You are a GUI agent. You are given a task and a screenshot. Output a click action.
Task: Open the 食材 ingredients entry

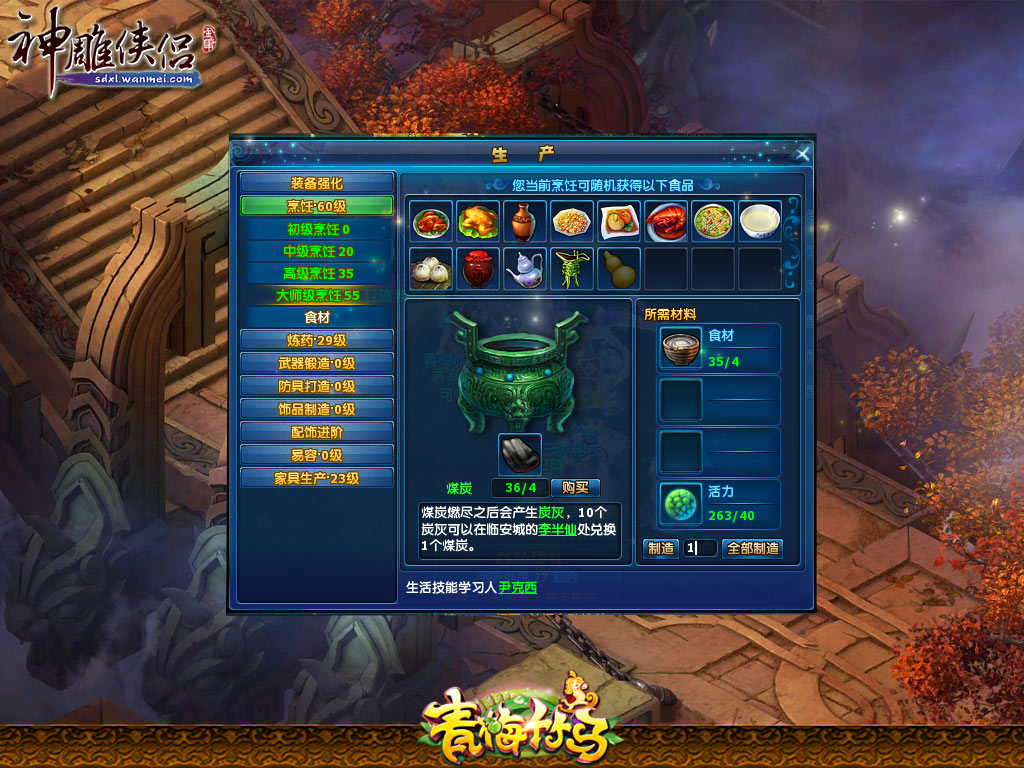316,317
